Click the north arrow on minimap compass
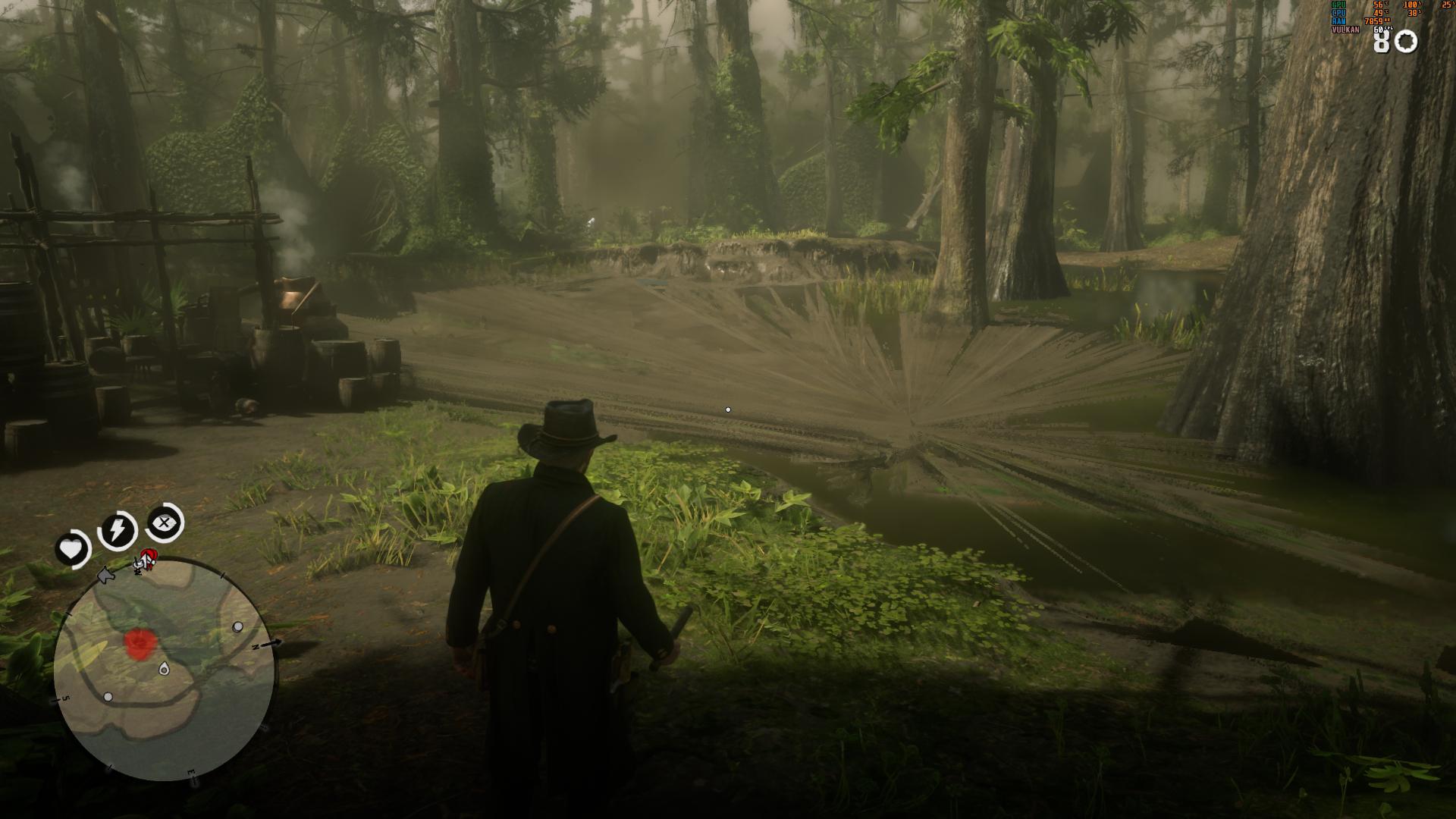 273,643
